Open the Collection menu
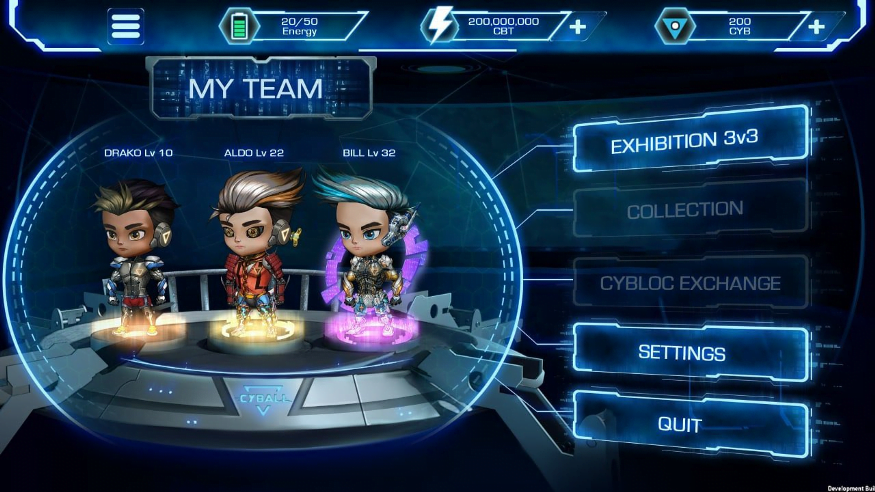 click(685, 210)
